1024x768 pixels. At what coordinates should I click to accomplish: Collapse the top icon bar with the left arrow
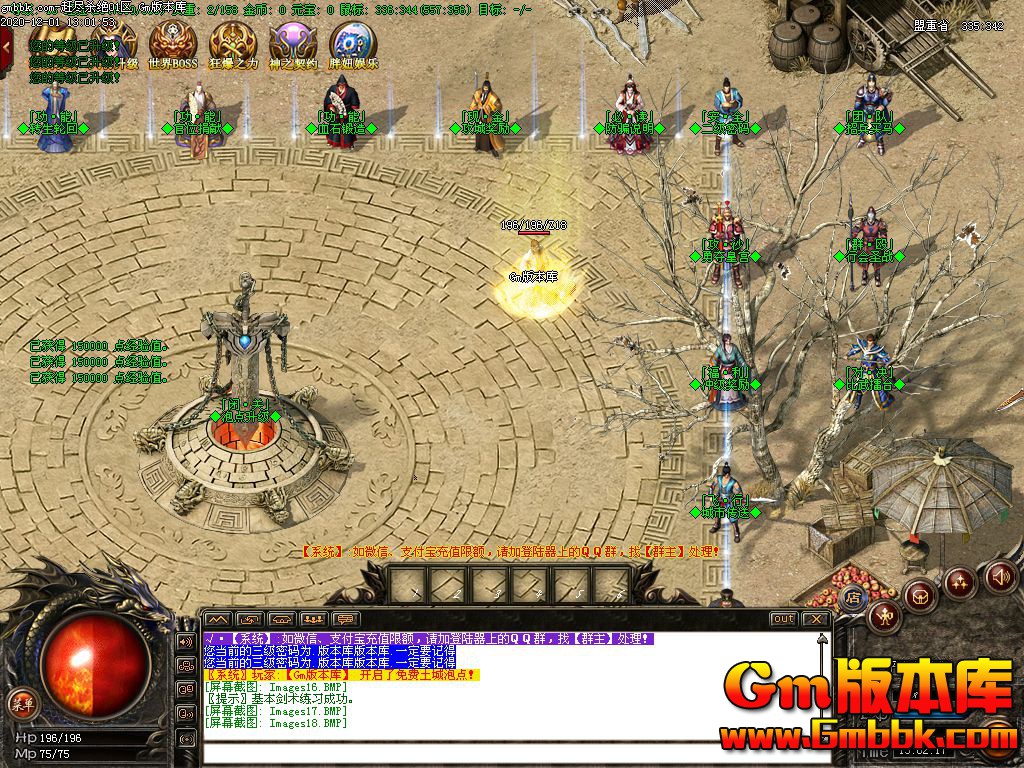pyautogui.click(x=6, y=43)
